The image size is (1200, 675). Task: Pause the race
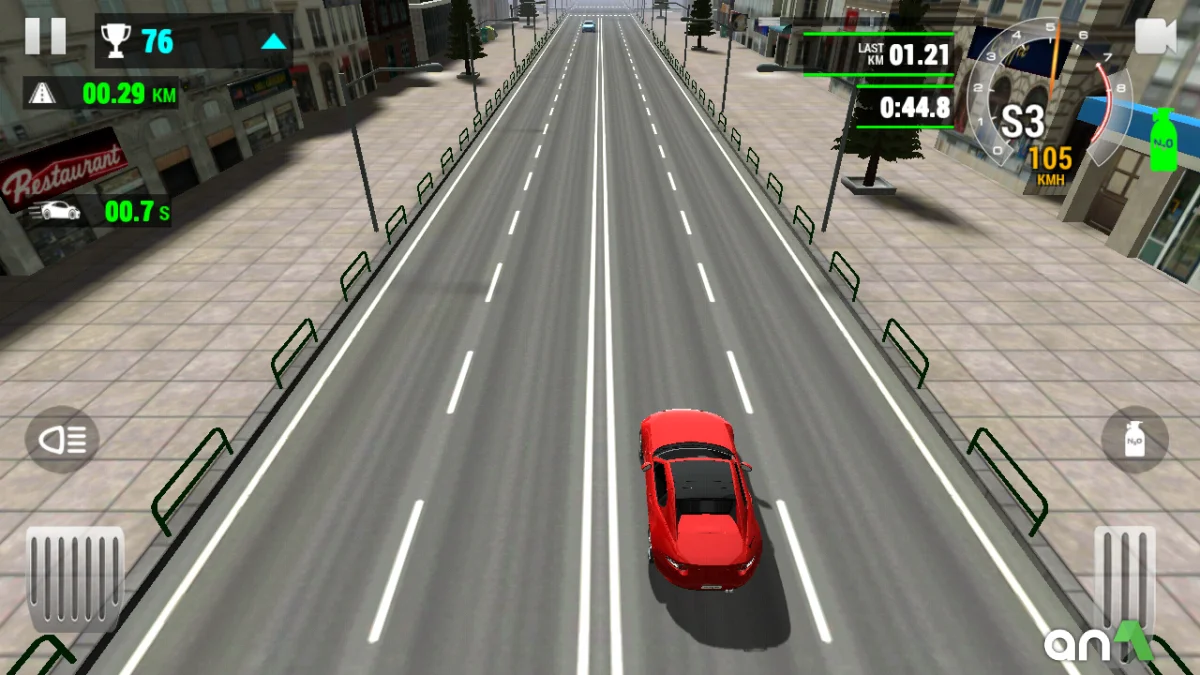45,36
